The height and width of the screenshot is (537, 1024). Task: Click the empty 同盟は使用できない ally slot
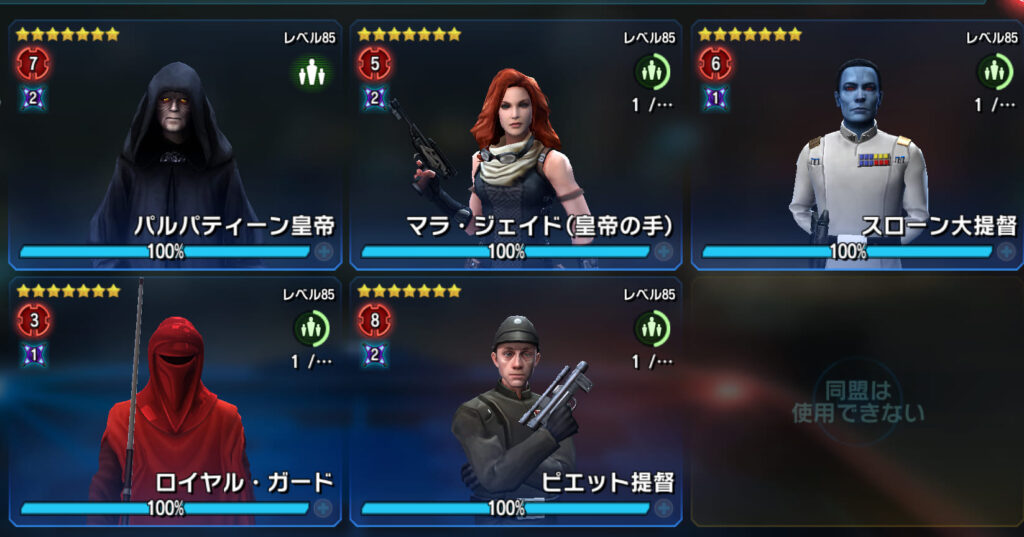pyautogui.click(x=857, y=400)
